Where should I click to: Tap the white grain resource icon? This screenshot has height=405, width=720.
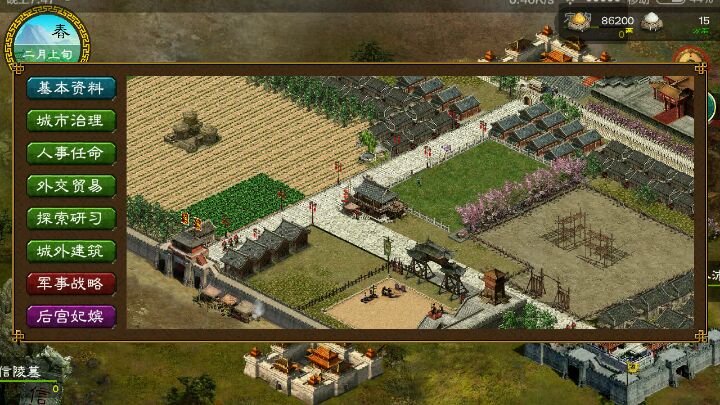point(651,21)
